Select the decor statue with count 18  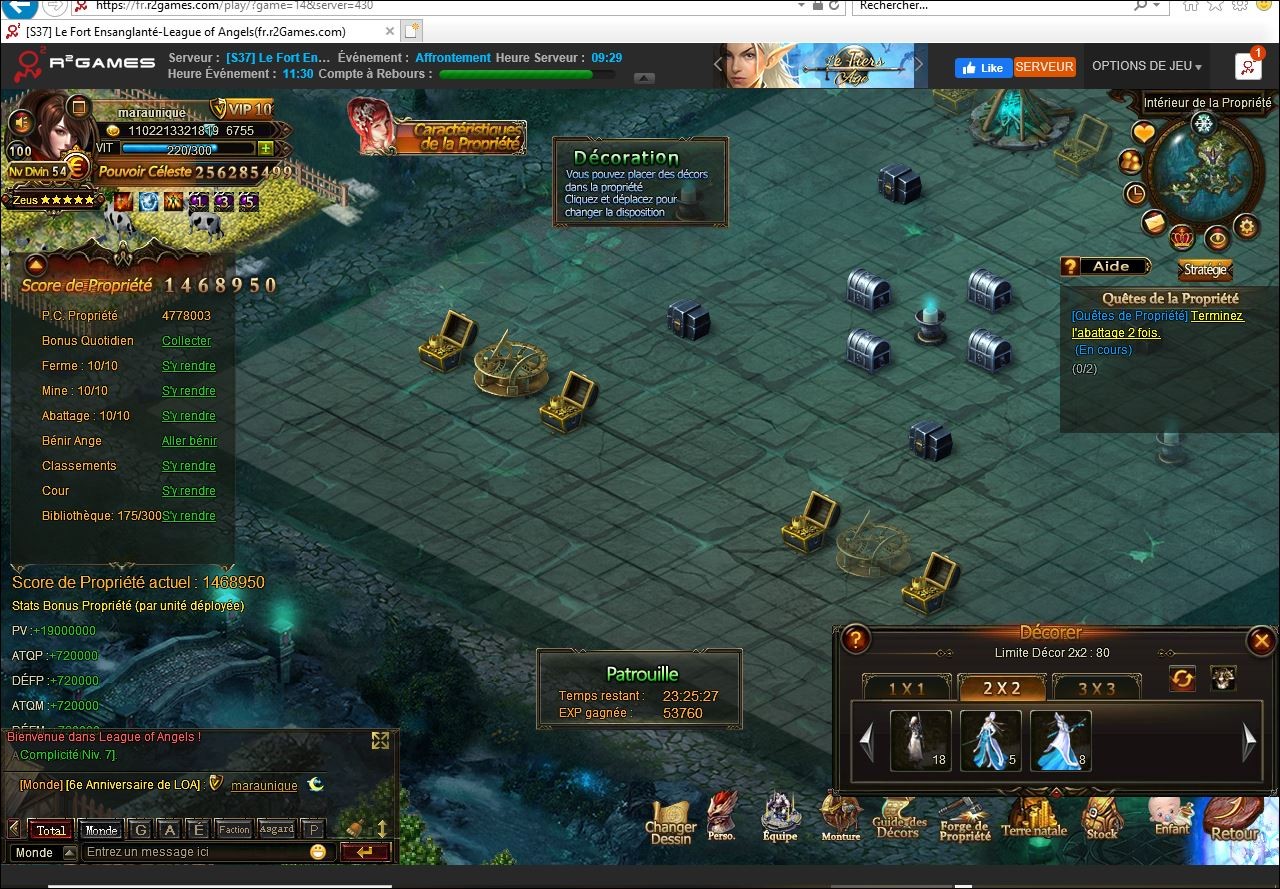point(920,740)
